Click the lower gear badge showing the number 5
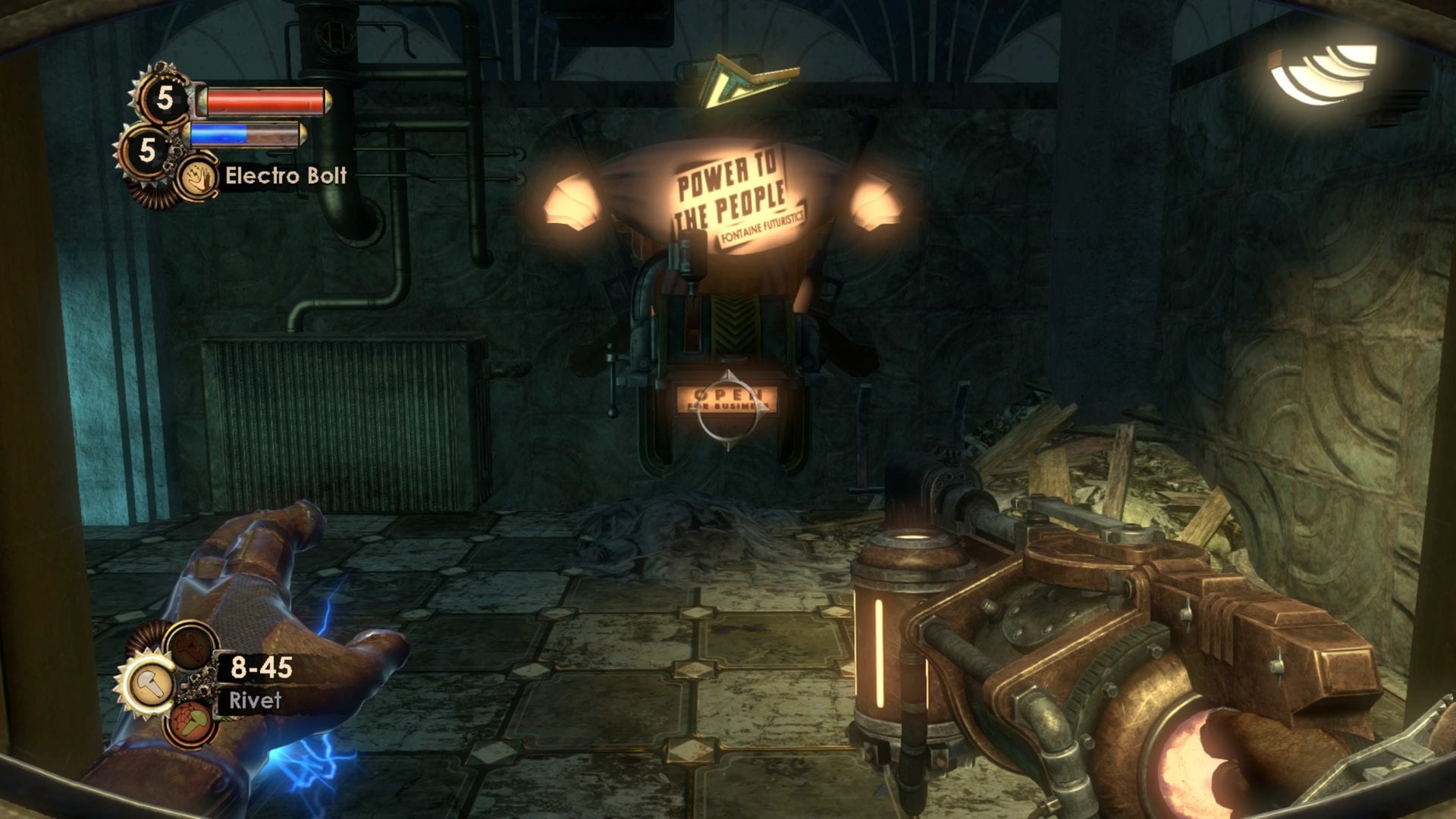The width and height of the screenshot is (1456, 819). (147, 150)
